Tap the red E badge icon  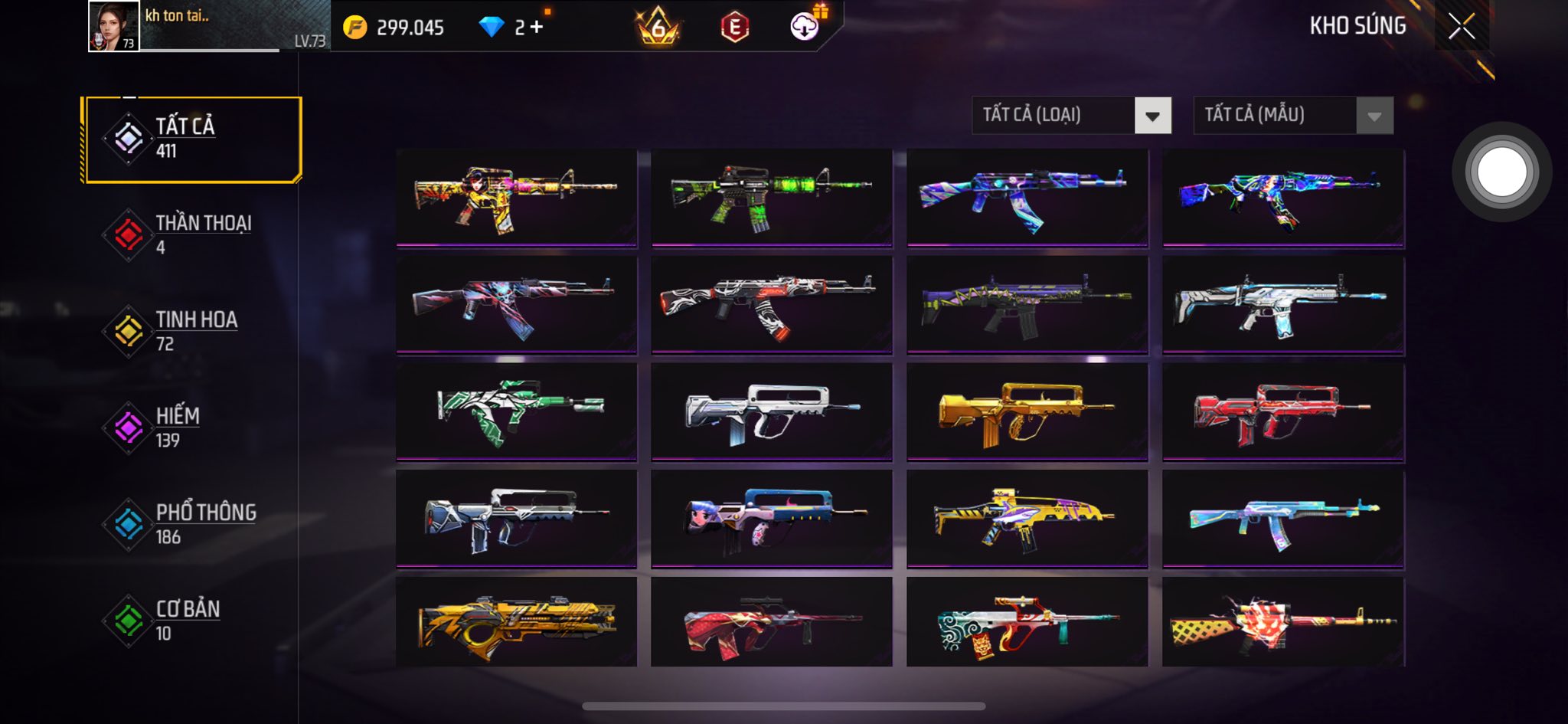[734, 28]
